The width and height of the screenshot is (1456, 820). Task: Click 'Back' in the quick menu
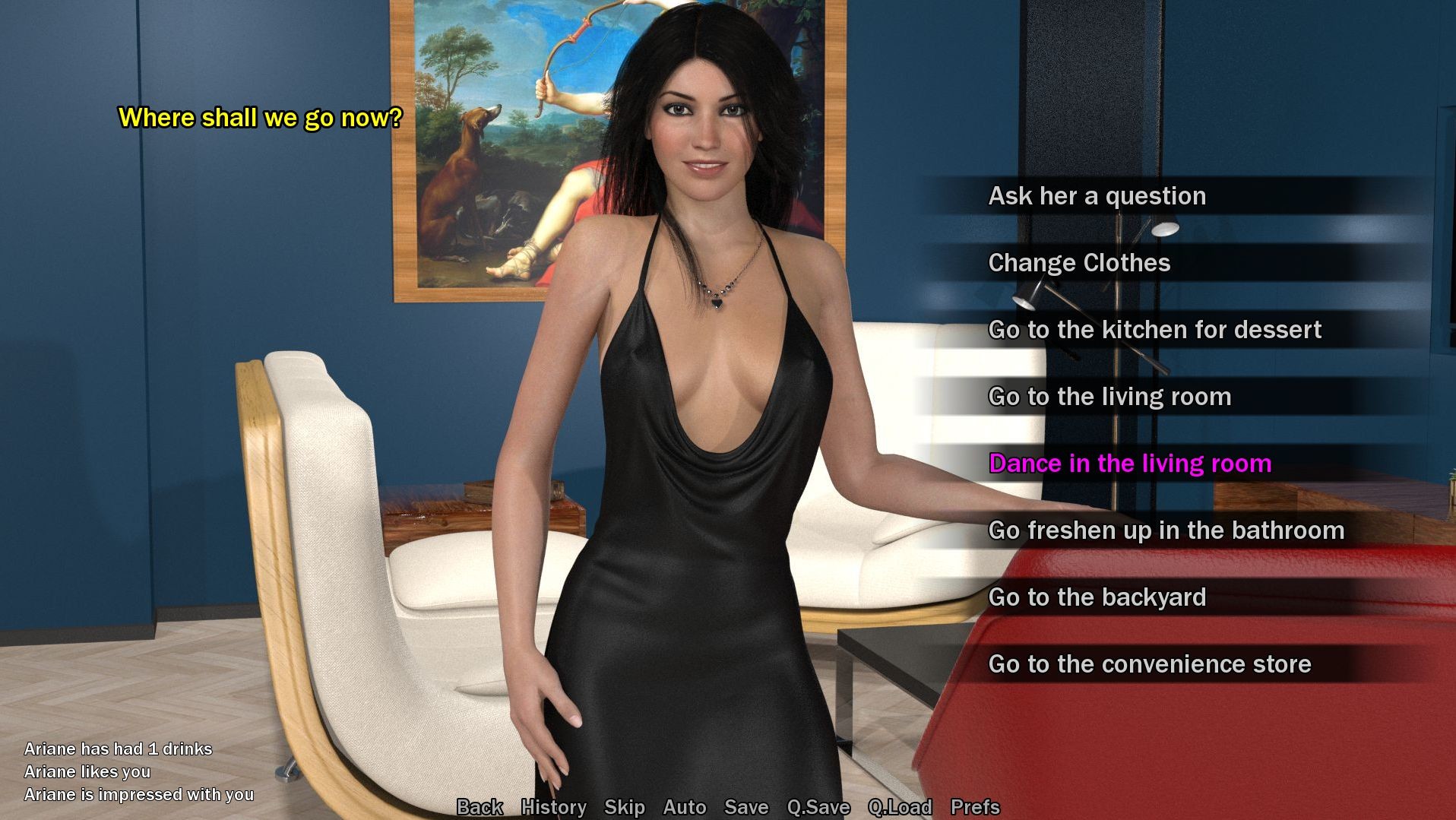coord(479,807)
